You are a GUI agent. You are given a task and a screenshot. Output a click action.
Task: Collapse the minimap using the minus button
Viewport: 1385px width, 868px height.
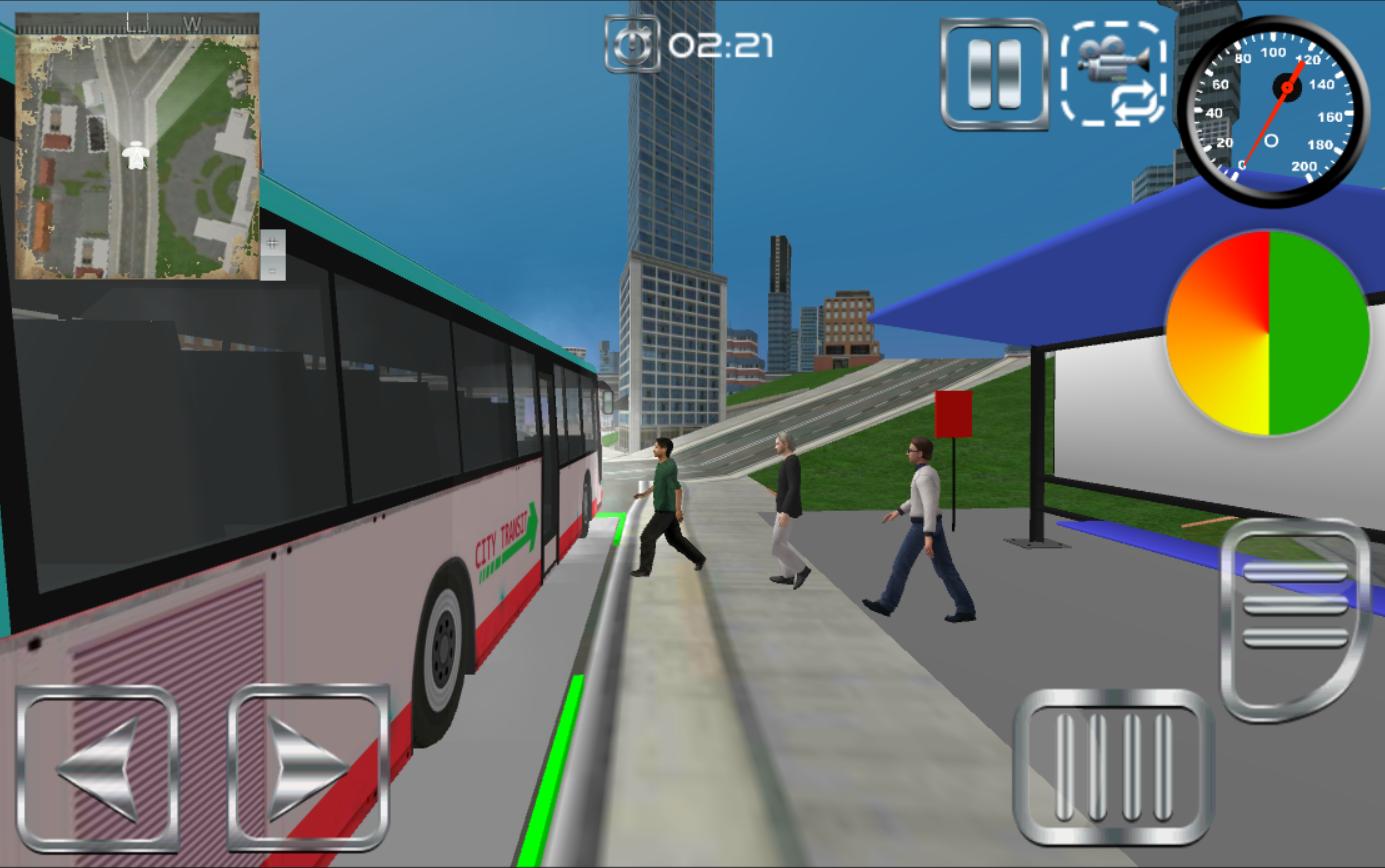tap(272, 270)
